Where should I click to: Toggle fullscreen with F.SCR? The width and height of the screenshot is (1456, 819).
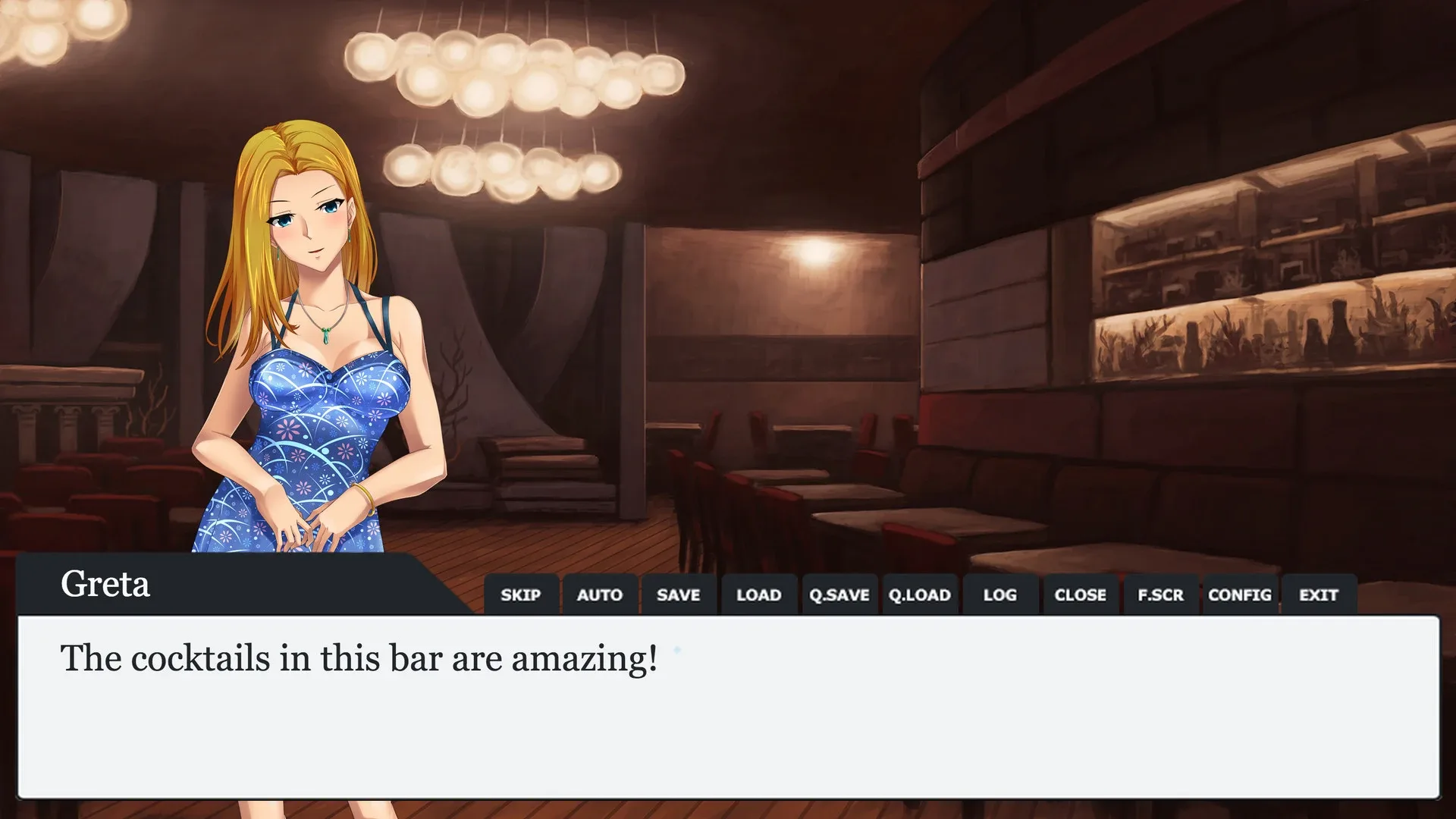coord(1159,595)
